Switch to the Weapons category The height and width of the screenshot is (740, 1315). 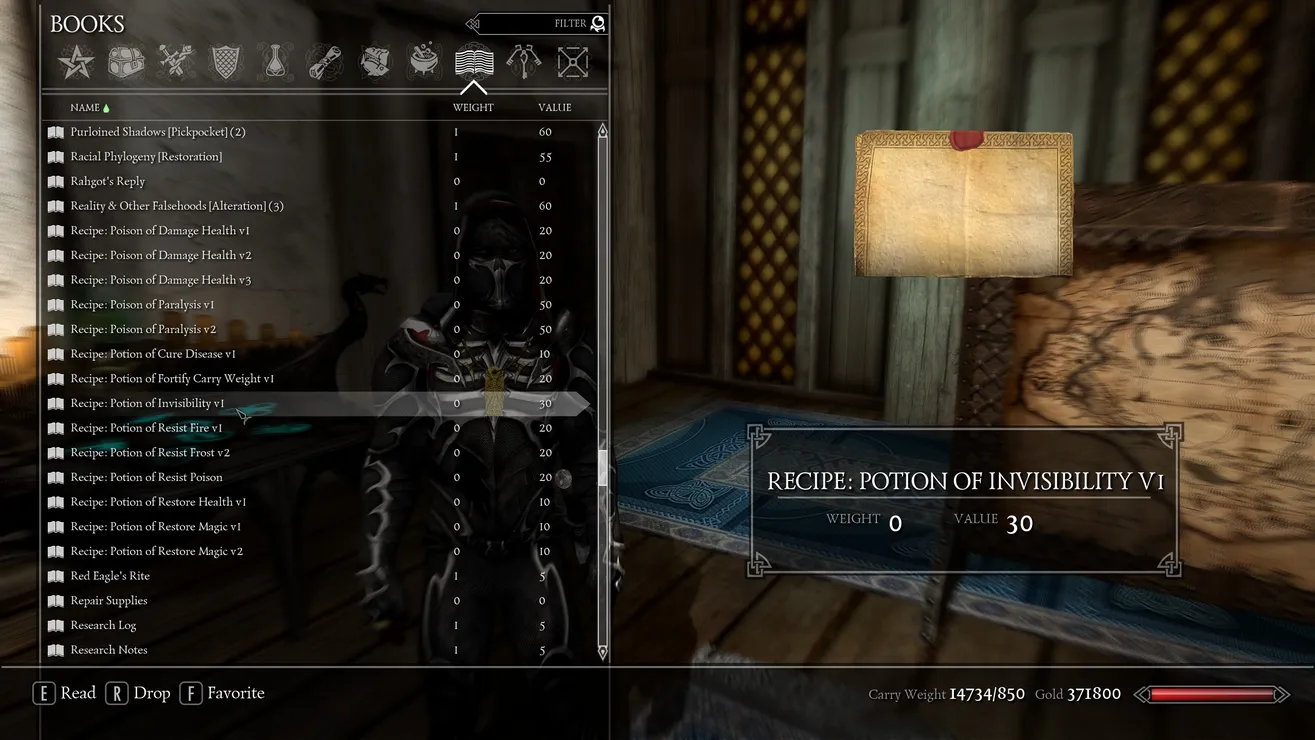pos(176,63)
